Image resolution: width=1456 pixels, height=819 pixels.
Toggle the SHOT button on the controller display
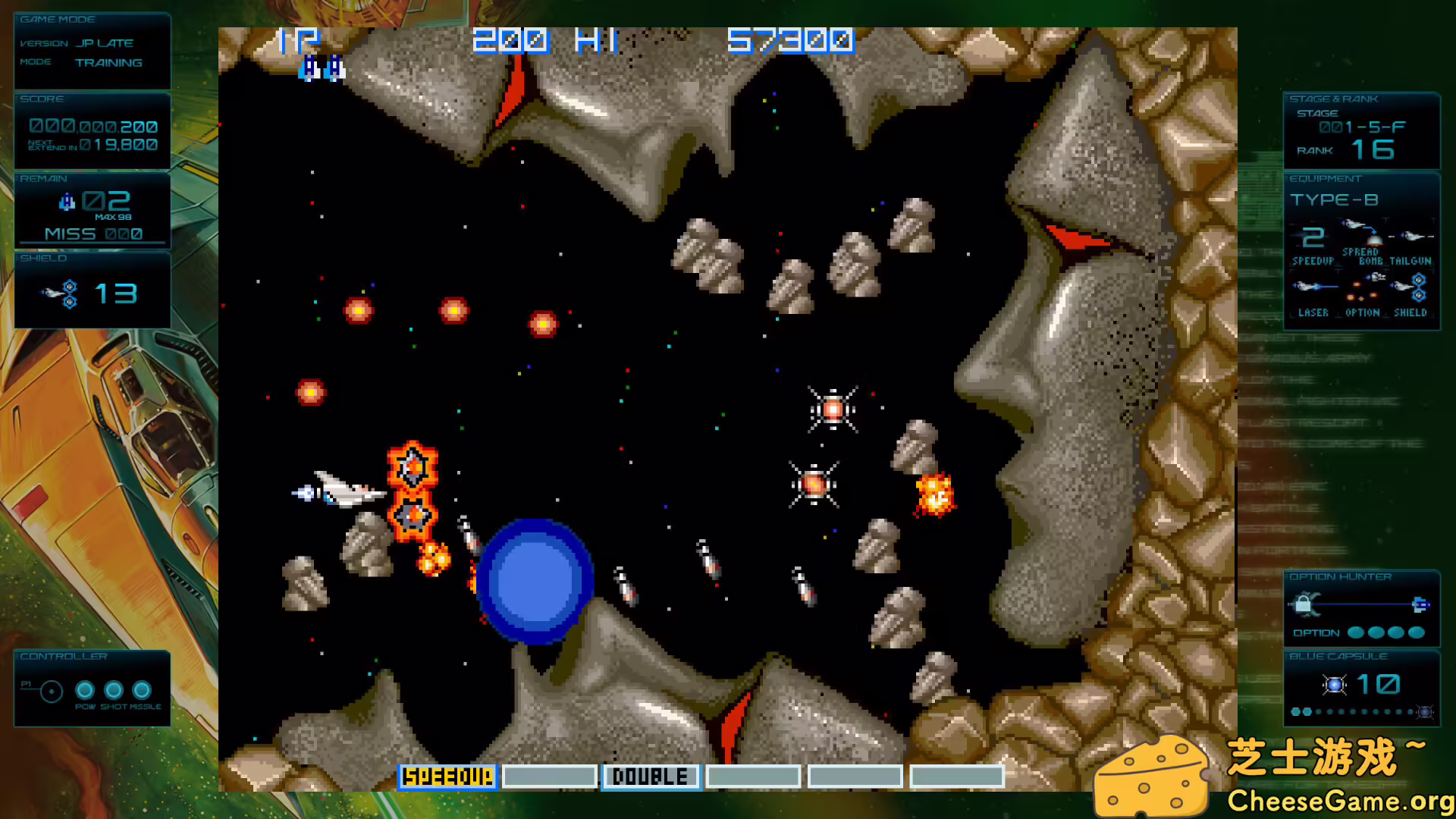point(114,690)
